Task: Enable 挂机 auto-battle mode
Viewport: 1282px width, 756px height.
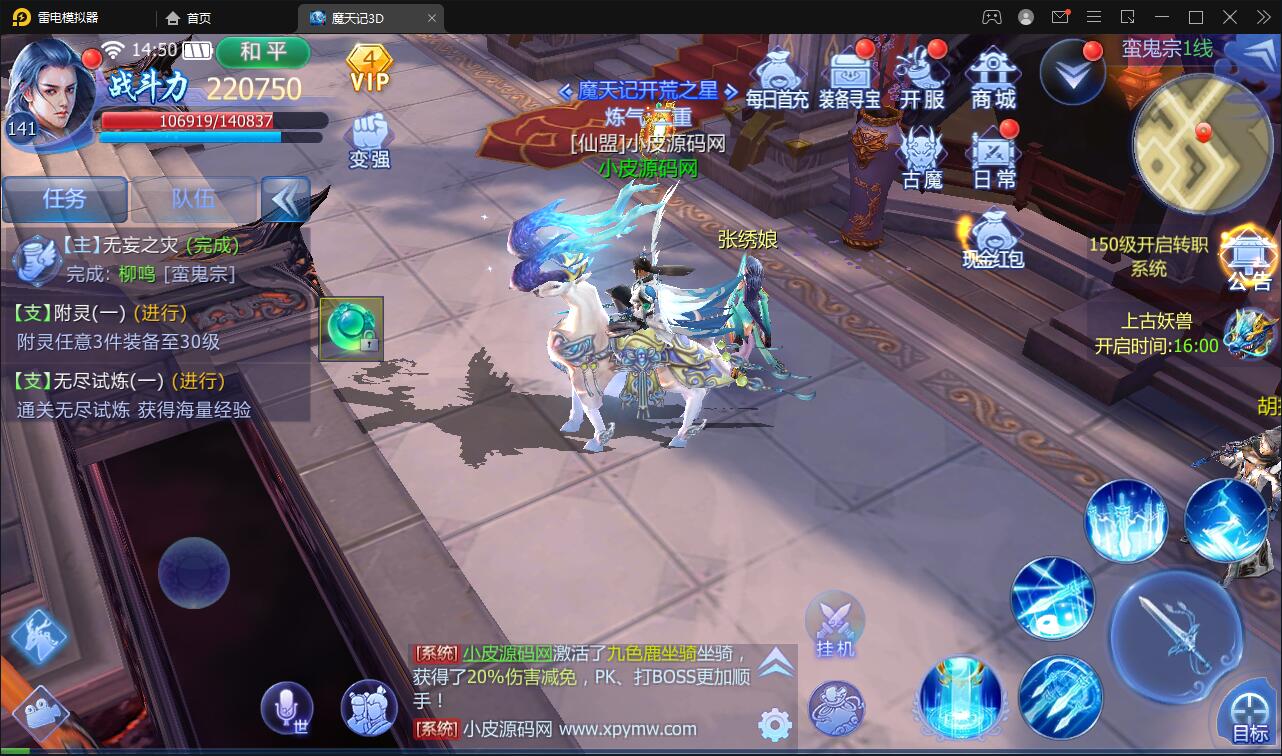Action: tap(835, 625)
